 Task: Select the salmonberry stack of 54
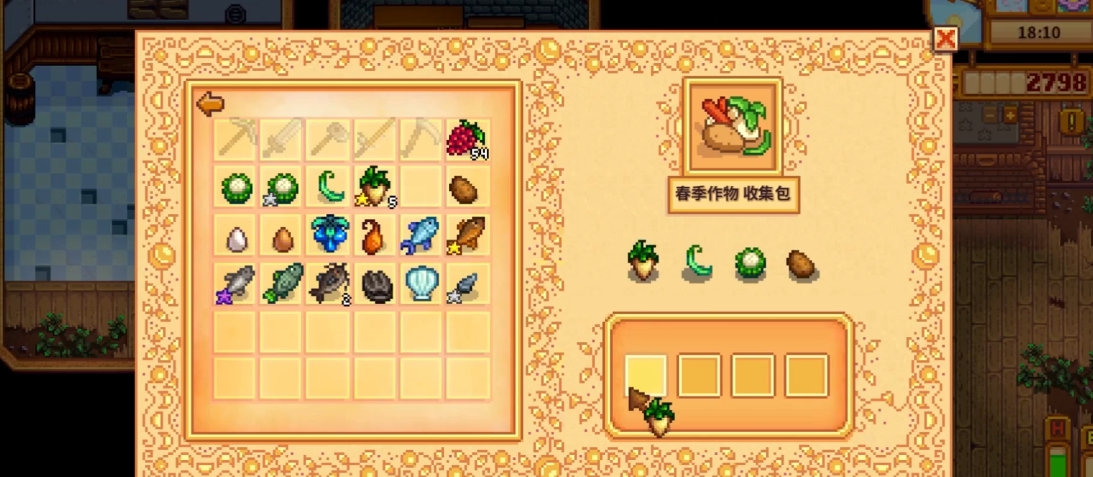tap(467, 138)
